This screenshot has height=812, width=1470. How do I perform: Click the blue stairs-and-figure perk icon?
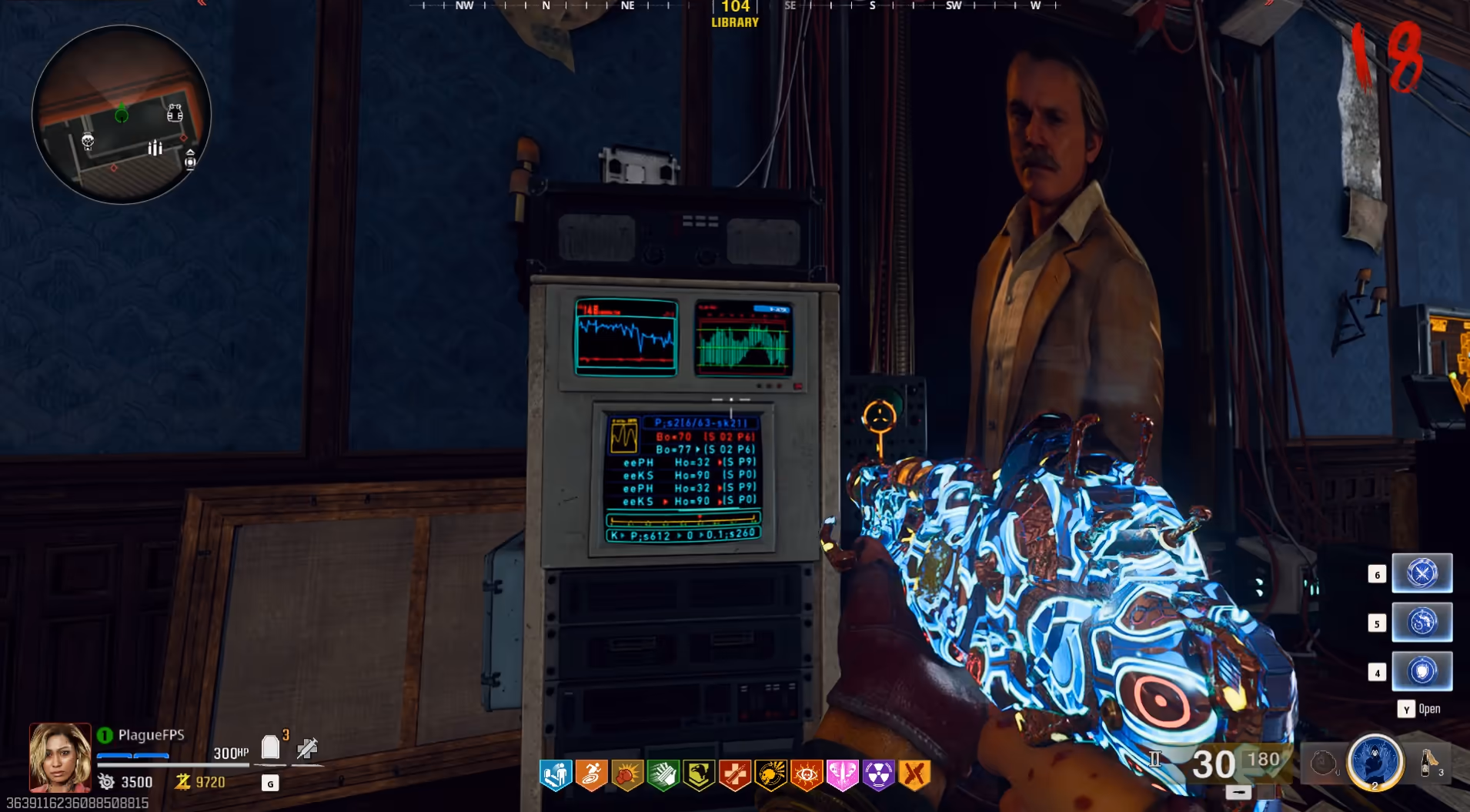click(x=555, y=775)
